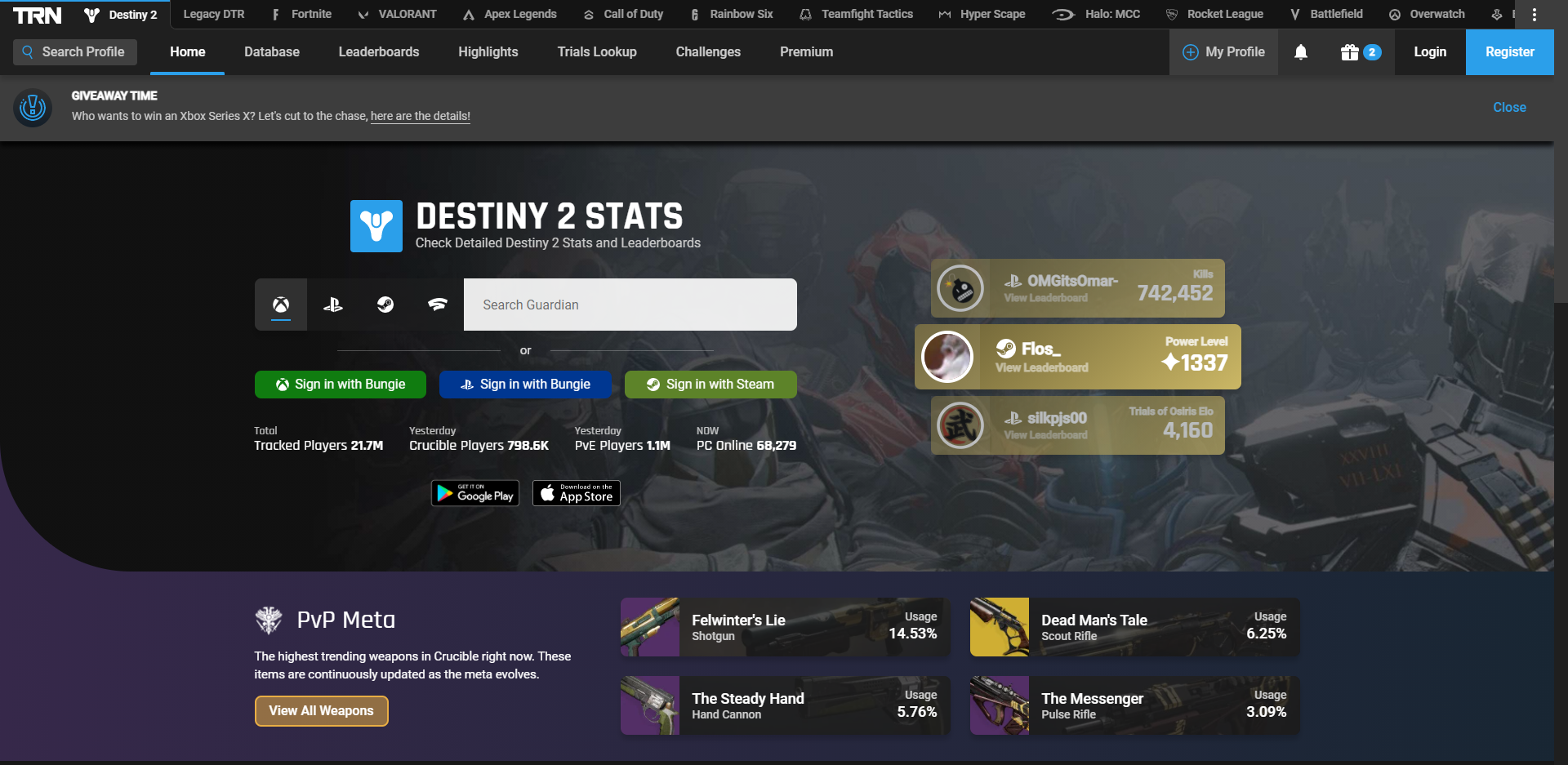Open the notifications bell

click(x=1301, y=51)
